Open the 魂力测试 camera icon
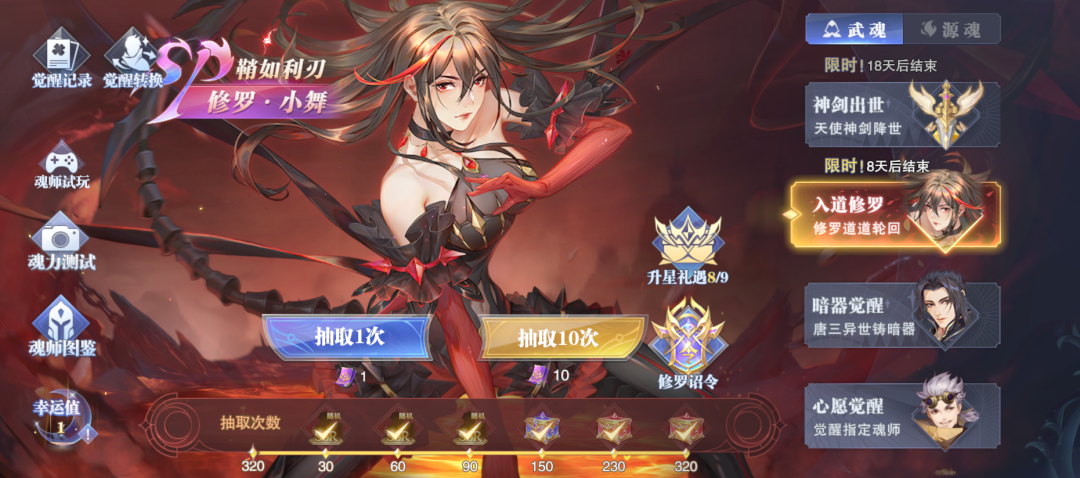The width and height of the screenshot is (1080, 478). [62, 241]
